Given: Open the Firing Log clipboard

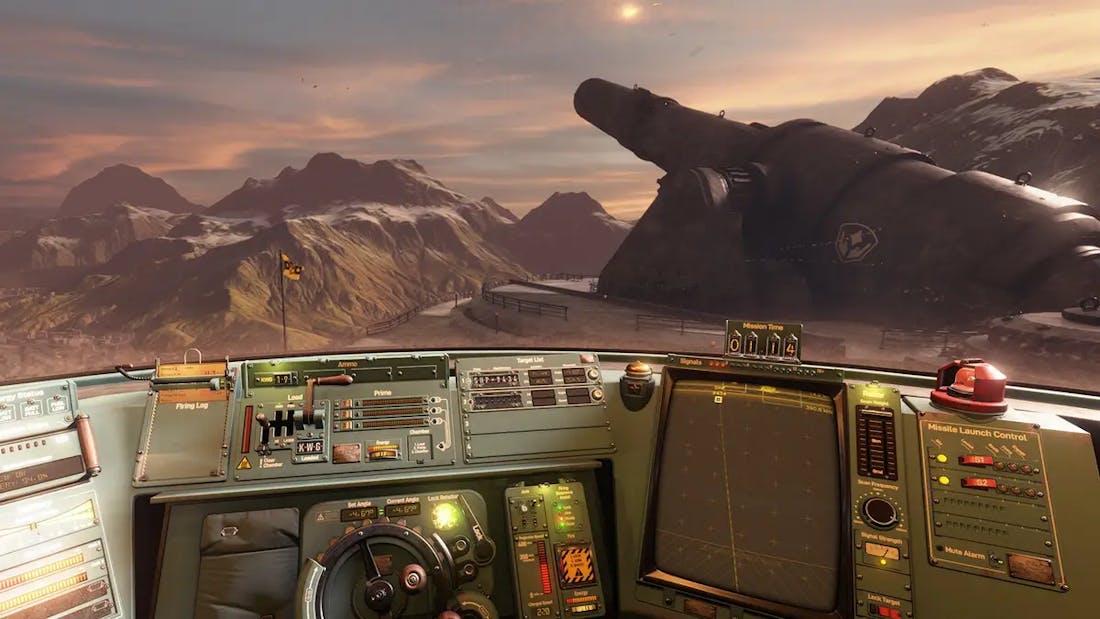Looking at the screenshot, I should (x=191, y=425).
